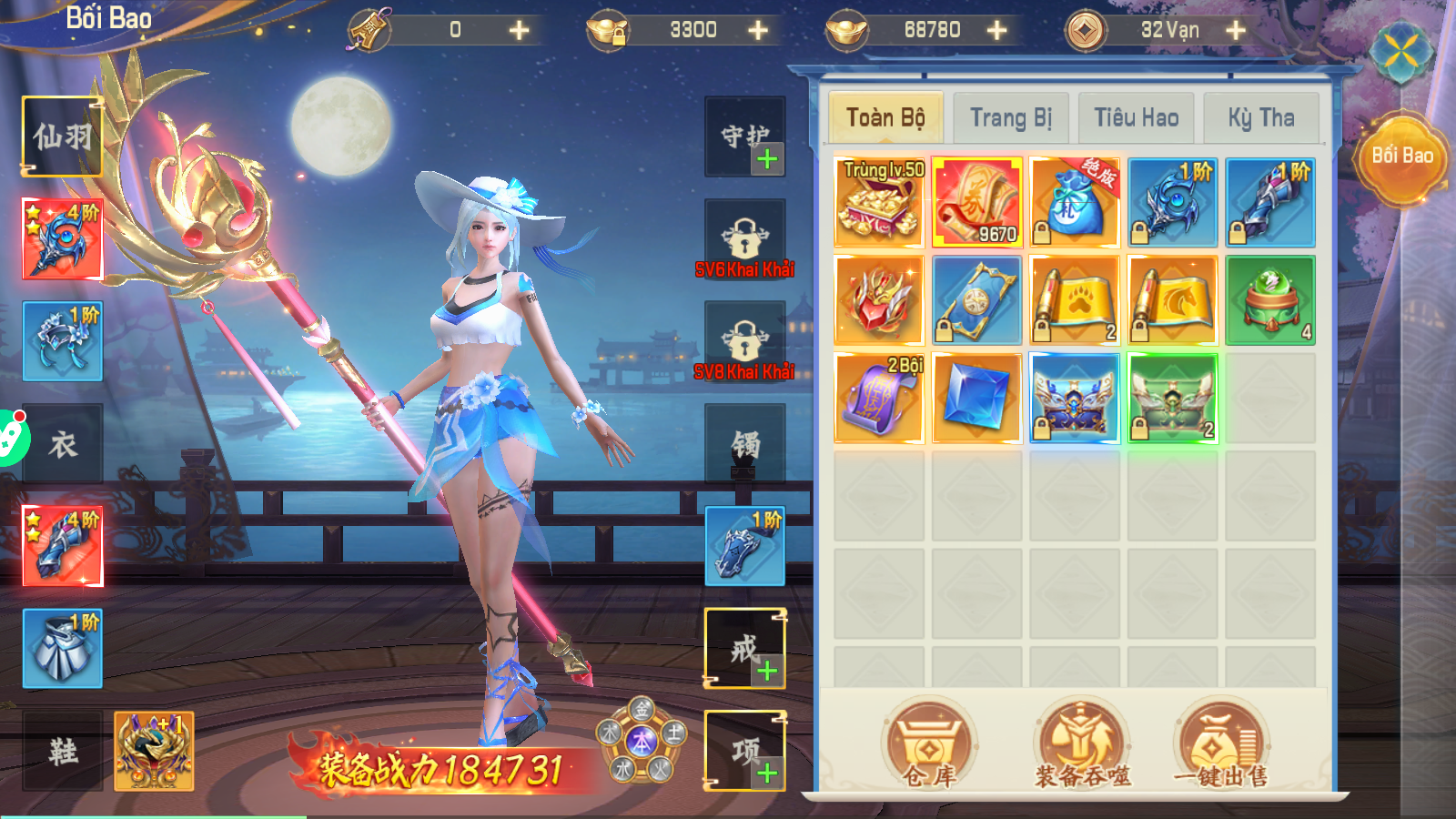Select the blue gem item

976,399
